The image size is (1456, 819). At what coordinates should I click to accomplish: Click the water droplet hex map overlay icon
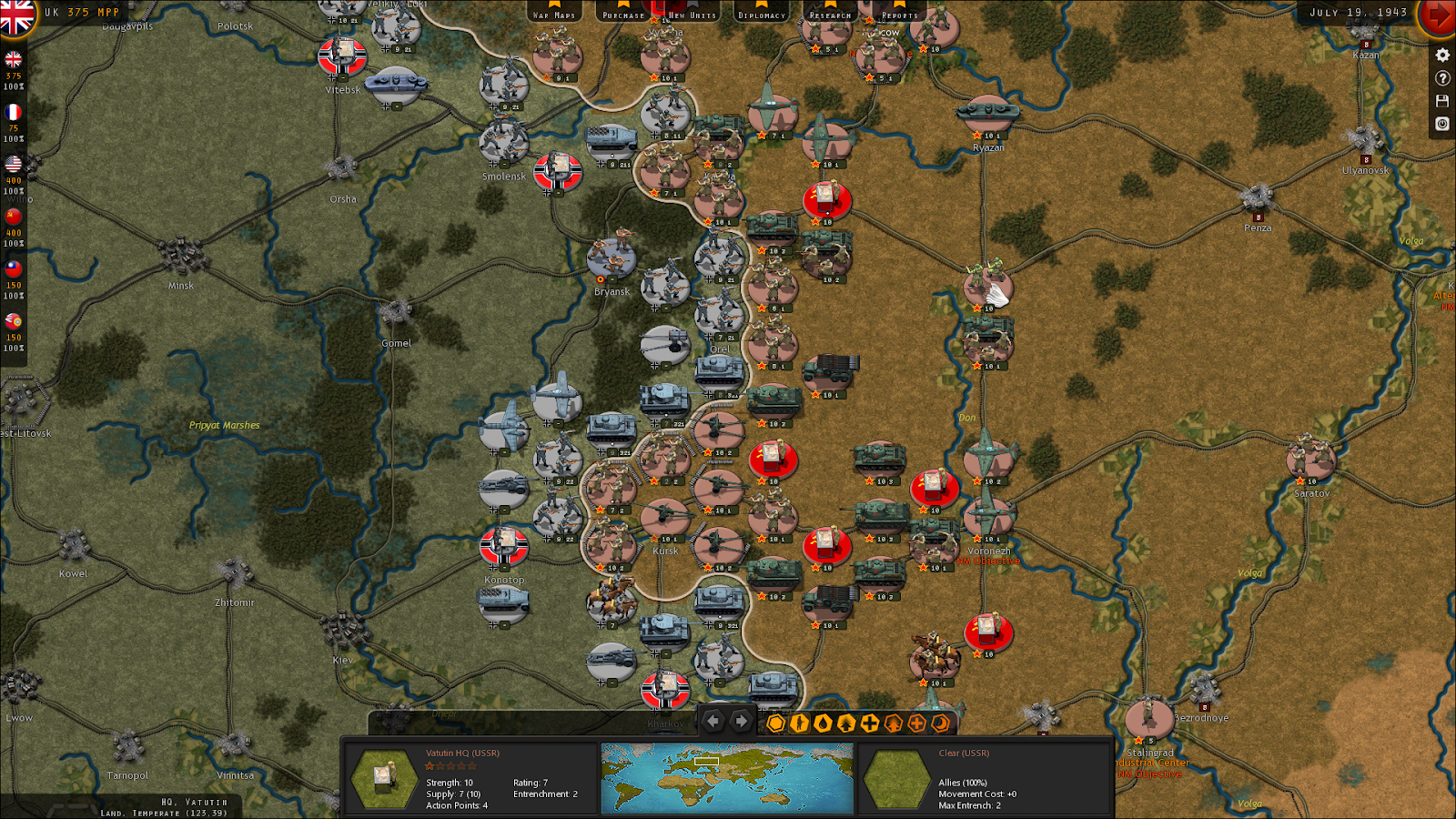(823, 722)
